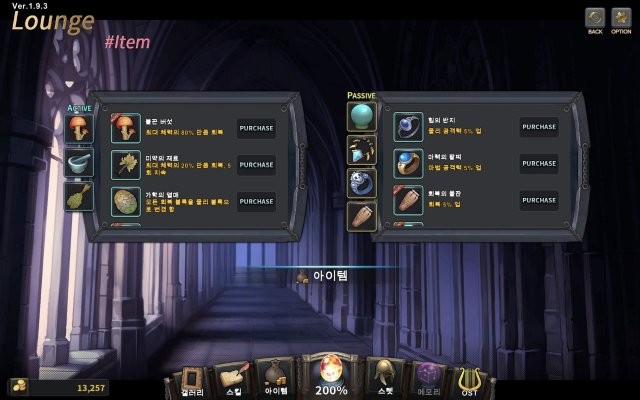Open the OPTION menu
The width and height of the screenshot is (640, 400).
pyautogui.click(x=621, y=19)
